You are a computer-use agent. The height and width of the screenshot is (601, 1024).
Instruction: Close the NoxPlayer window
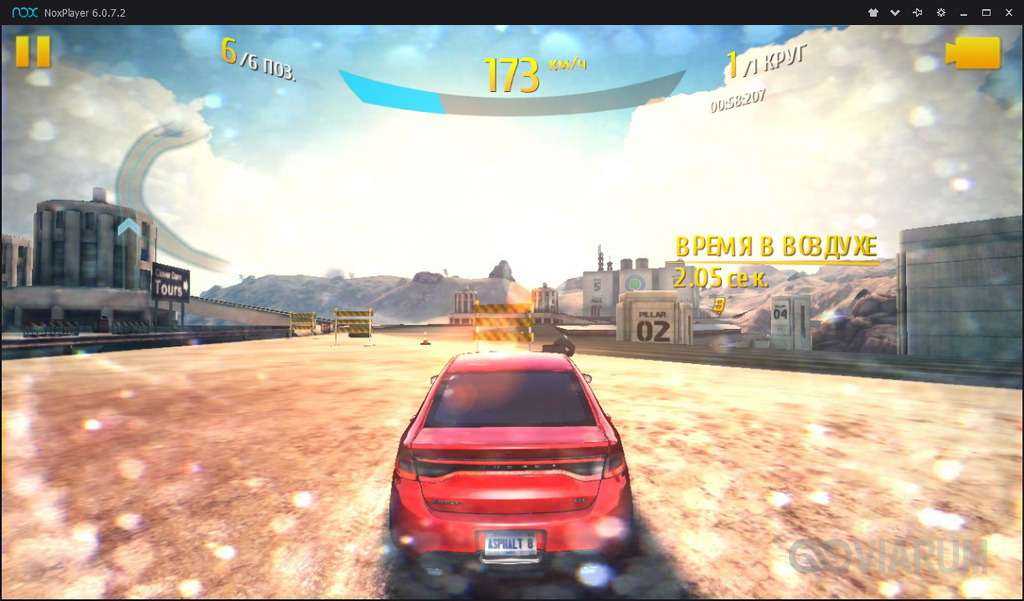[x=1009, y=12]
